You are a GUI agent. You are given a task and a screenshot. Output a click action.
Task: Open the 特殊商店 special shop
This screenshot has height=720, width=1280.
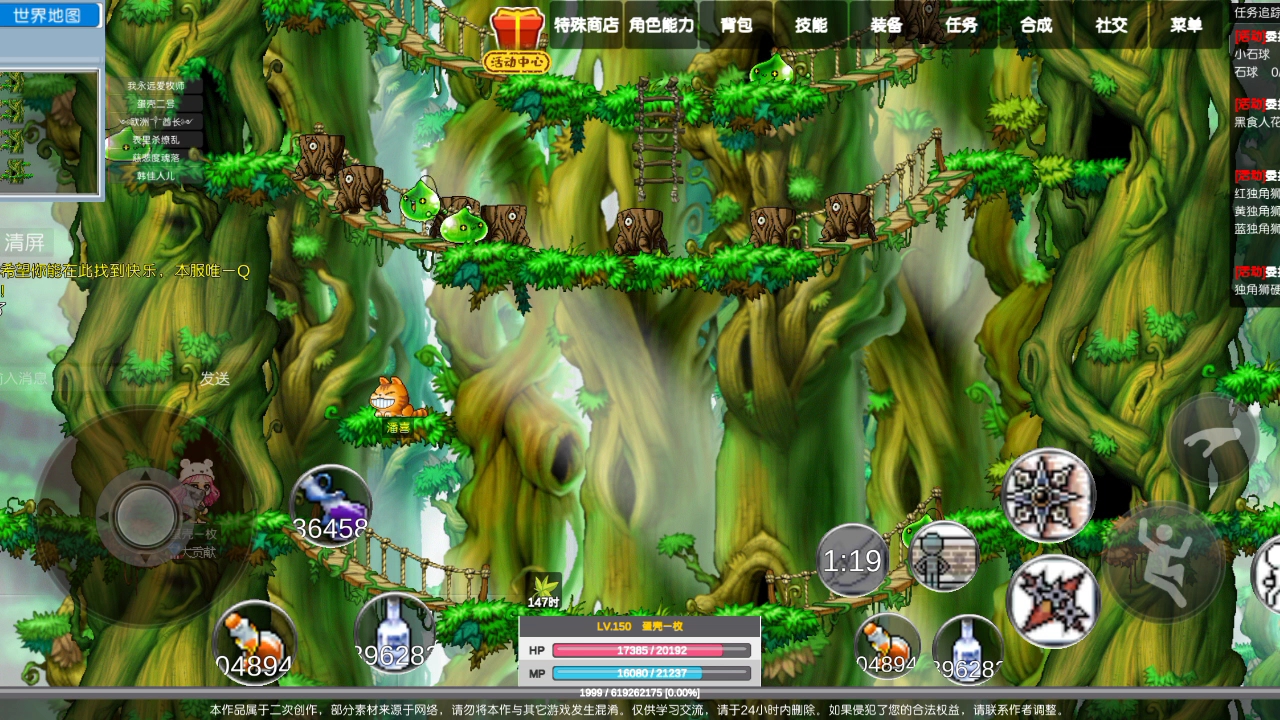coord(586,25)
